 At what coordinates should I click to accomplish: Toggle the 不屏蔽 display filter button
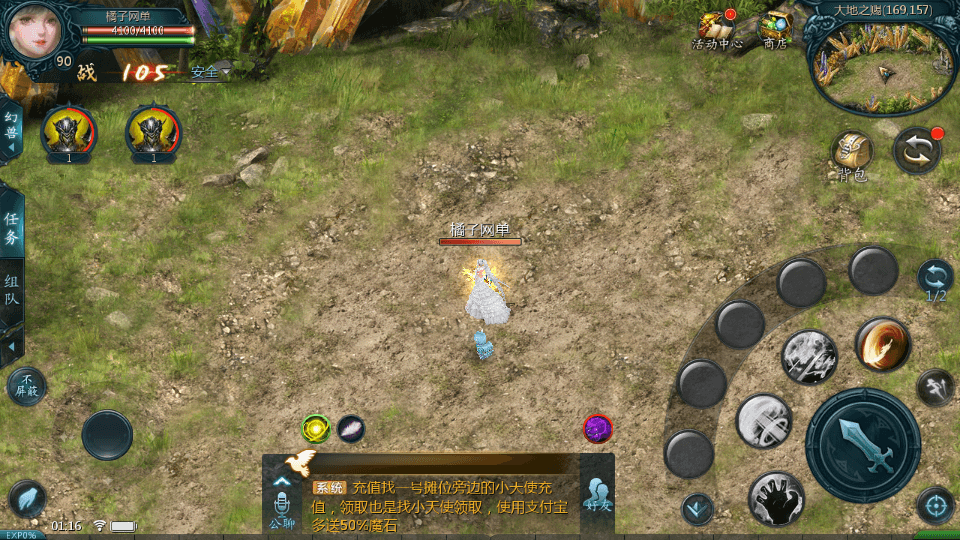point(26,386)
